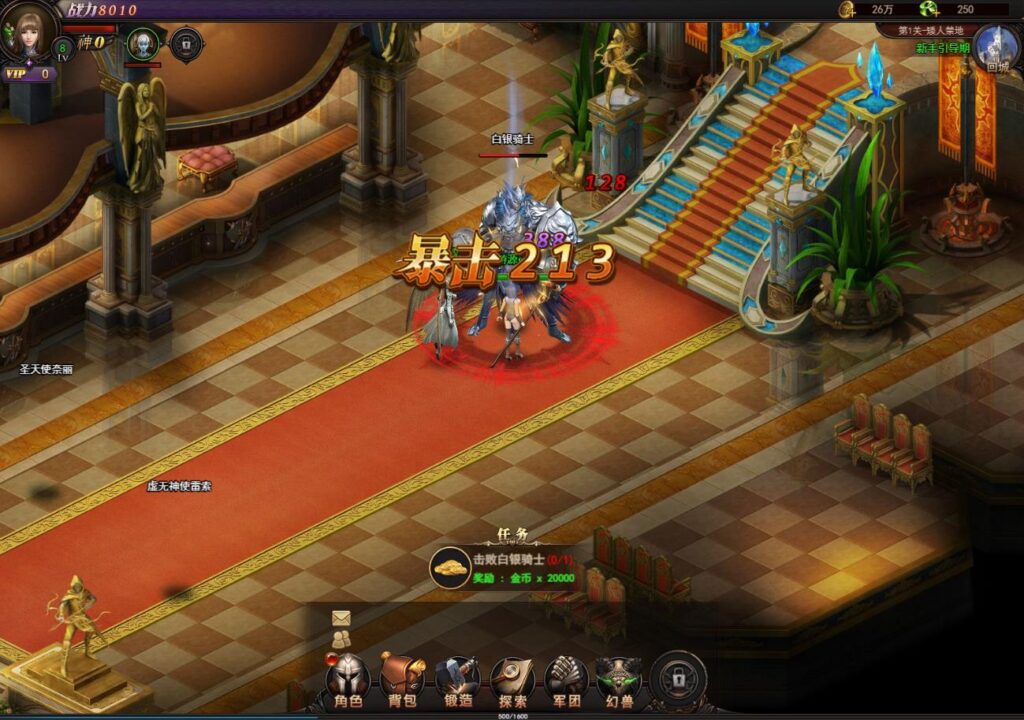The height and width of the screenshot is (720, 1024).
Task: Select the blue-faced companion portrait
Action: [143, 44]
